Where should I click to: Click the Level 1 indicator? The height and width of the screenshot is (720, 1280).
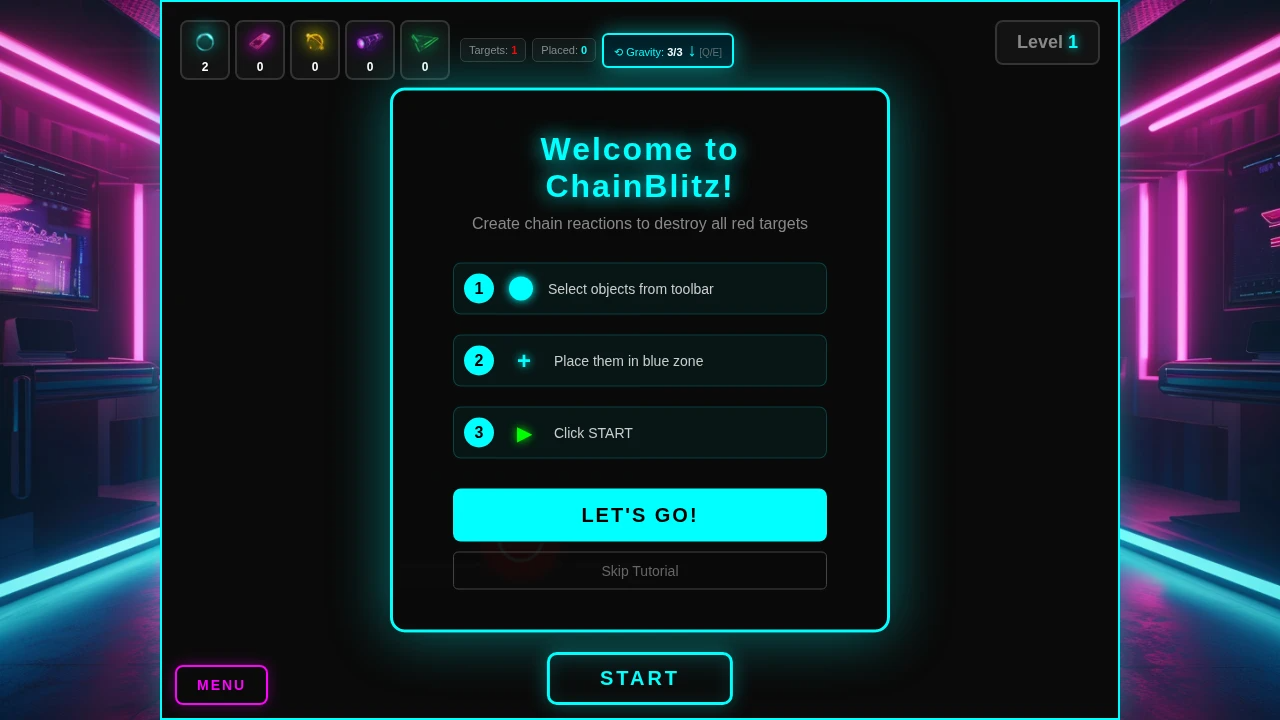click(x=1047, y=42)
